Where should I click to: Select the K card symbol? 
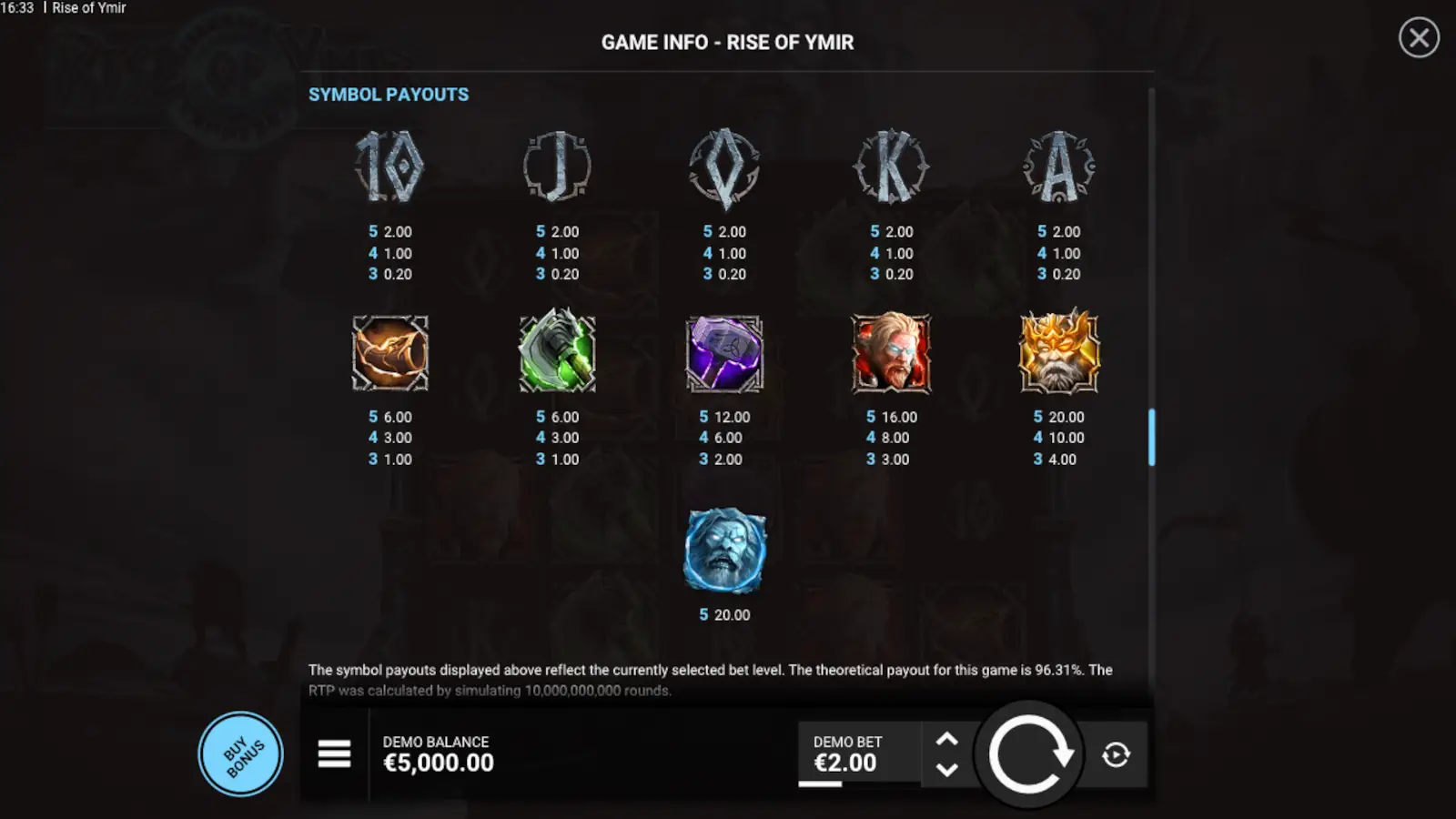tap(891, 168)
